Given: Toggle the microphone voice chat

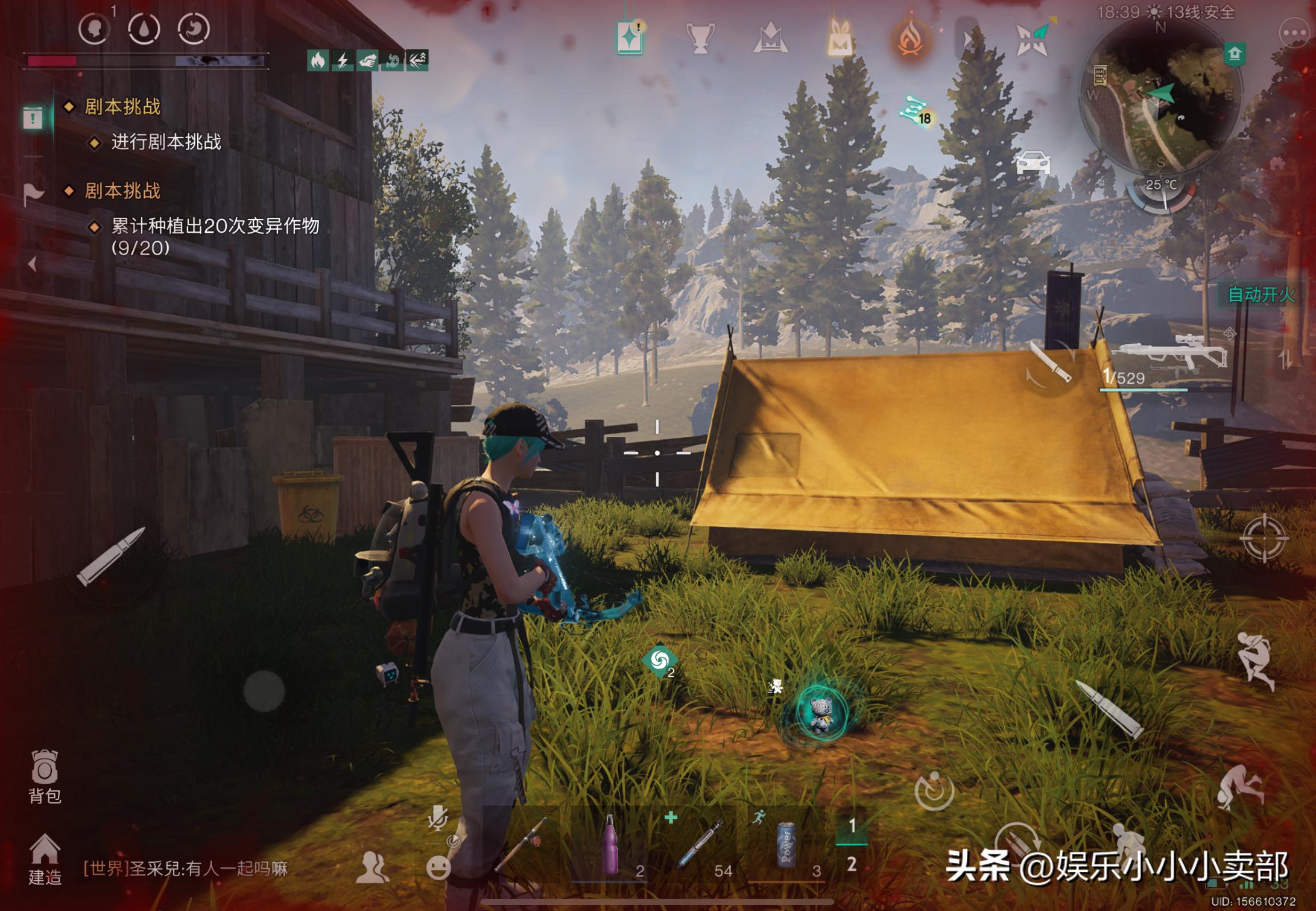Looking at the screenshot, I should tap(437, 819).
